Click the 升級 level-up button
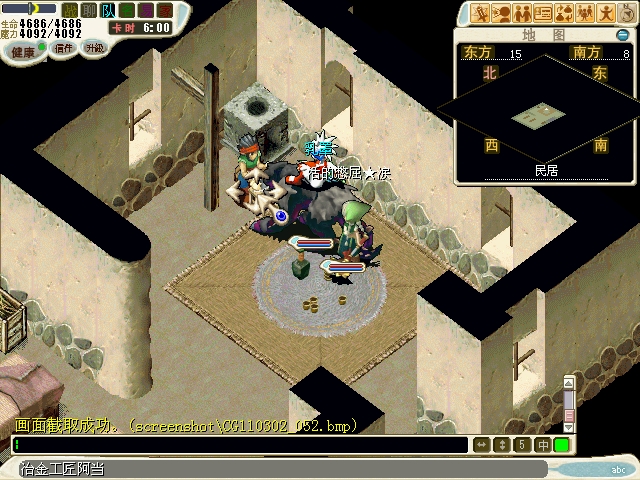640x480 pixels. 94,47
